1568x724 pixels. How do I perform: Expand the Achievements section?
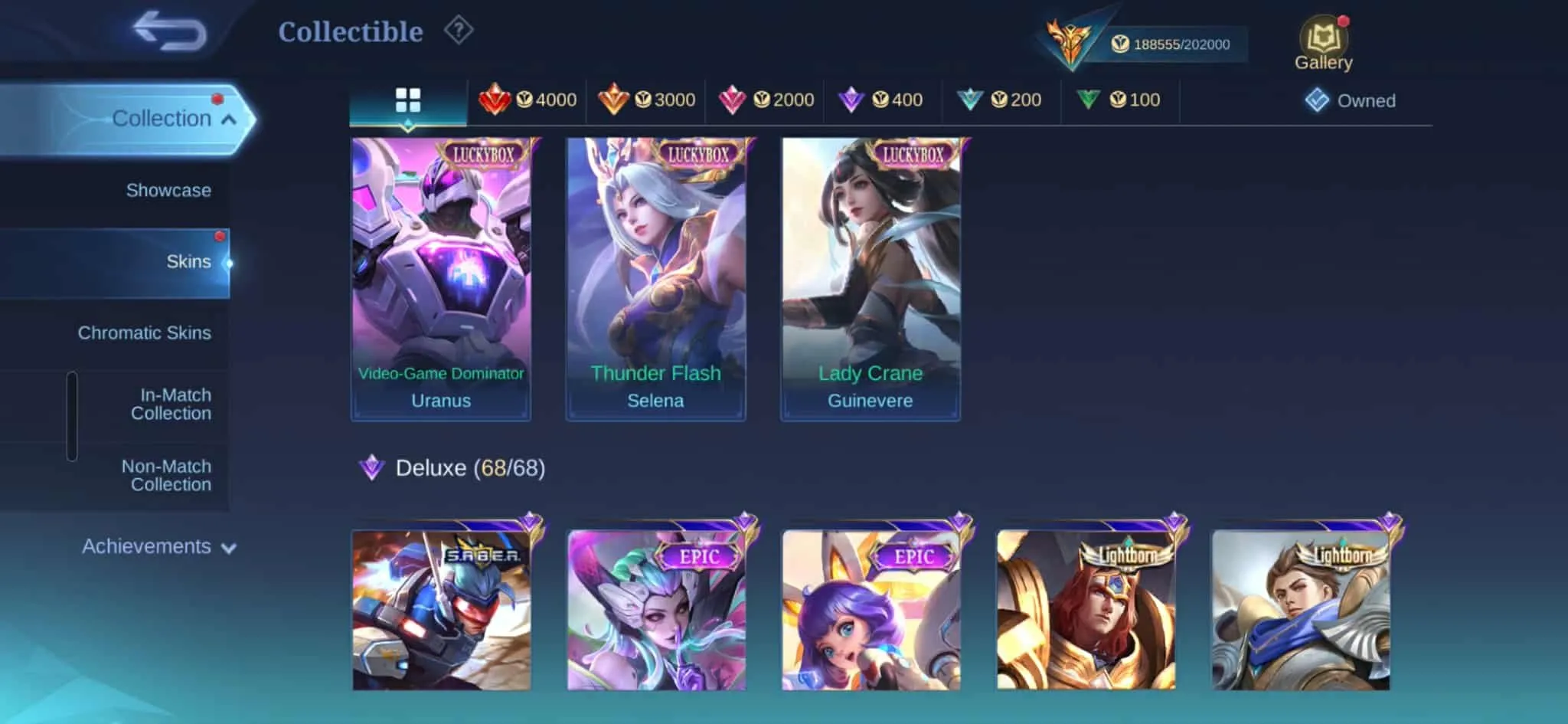156,547
